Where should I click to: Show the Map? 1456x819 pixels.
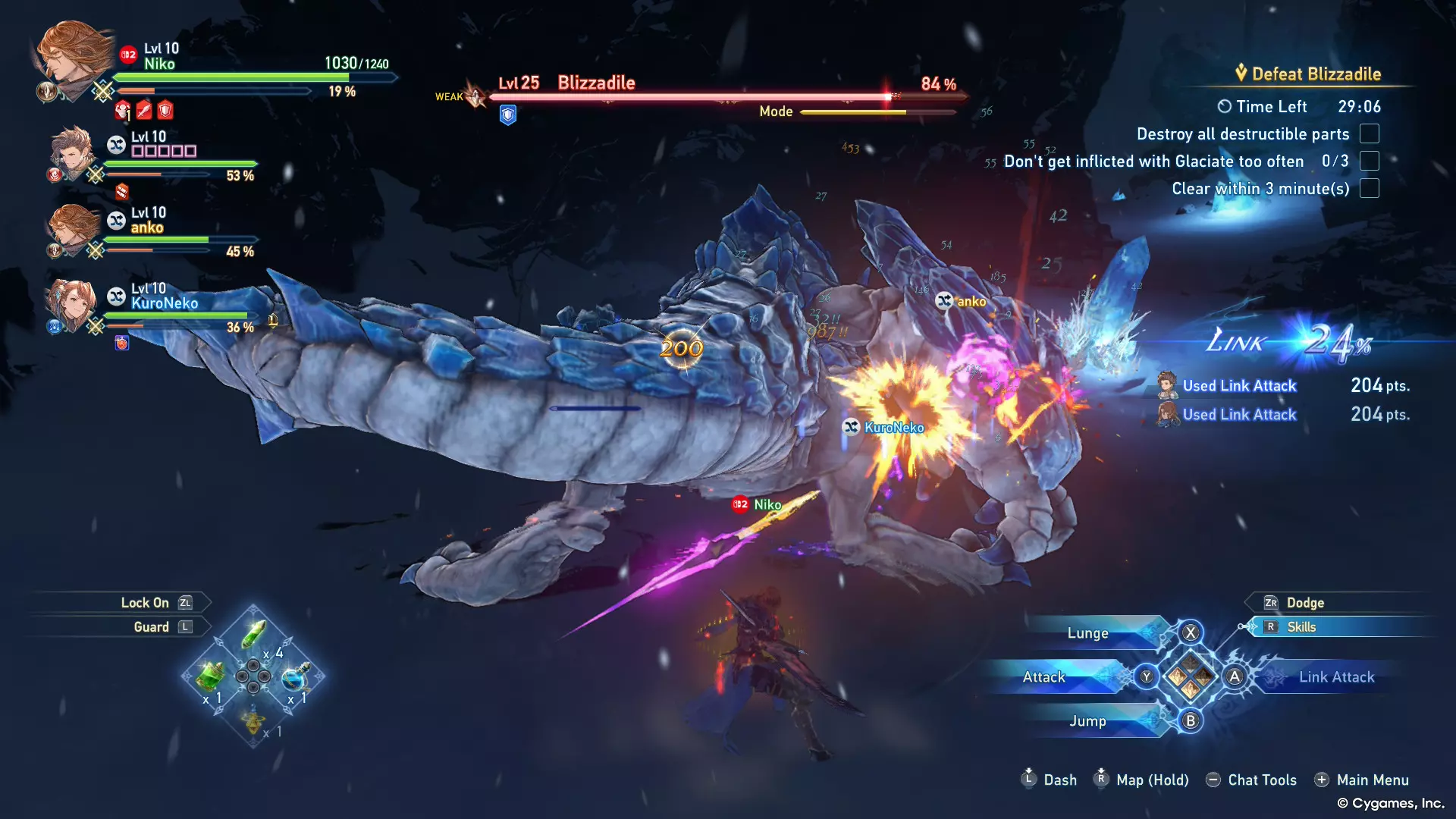[1151, 780]
